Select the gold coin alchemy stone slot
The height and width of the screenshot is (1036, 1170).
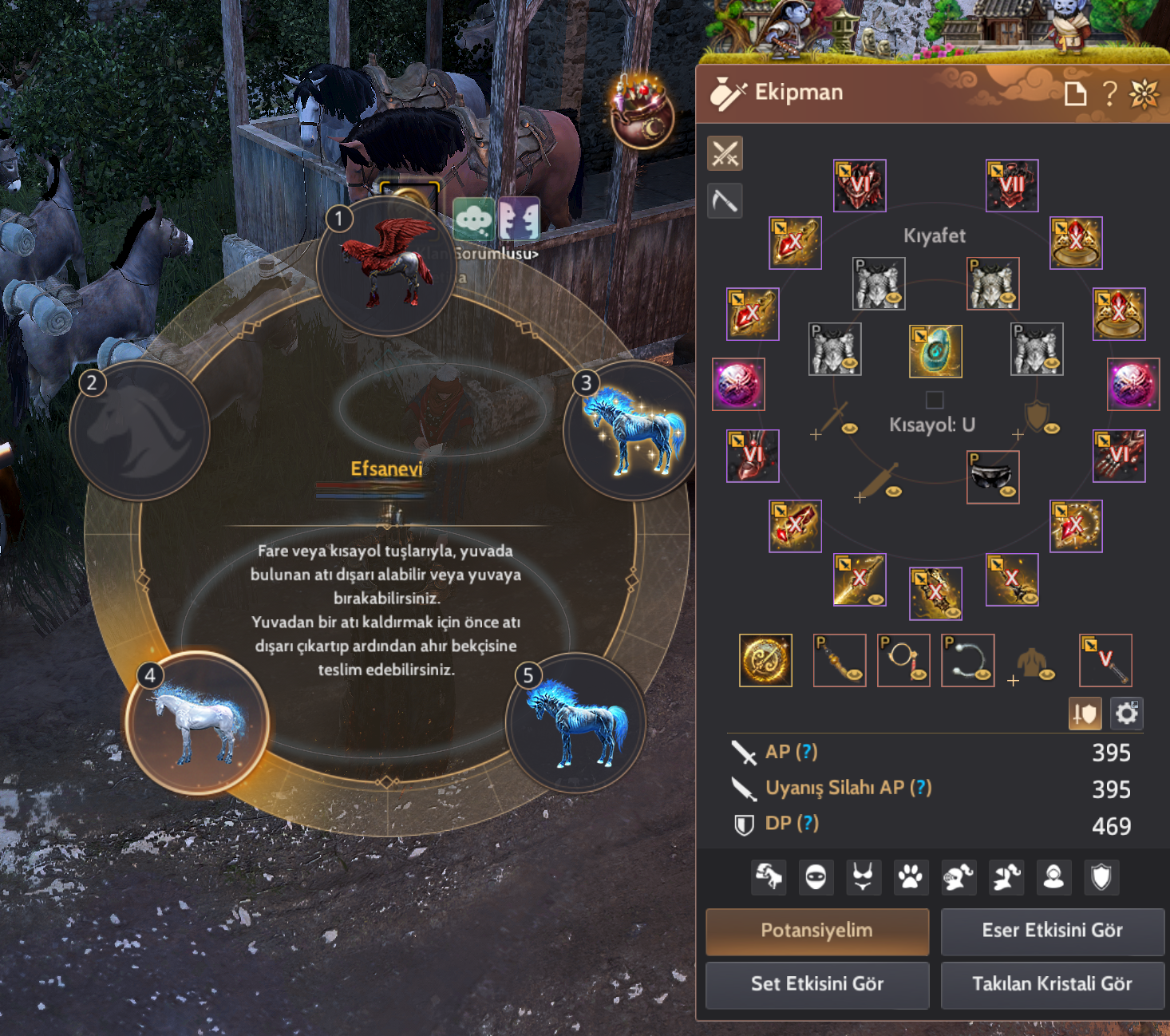click(765, 660)
